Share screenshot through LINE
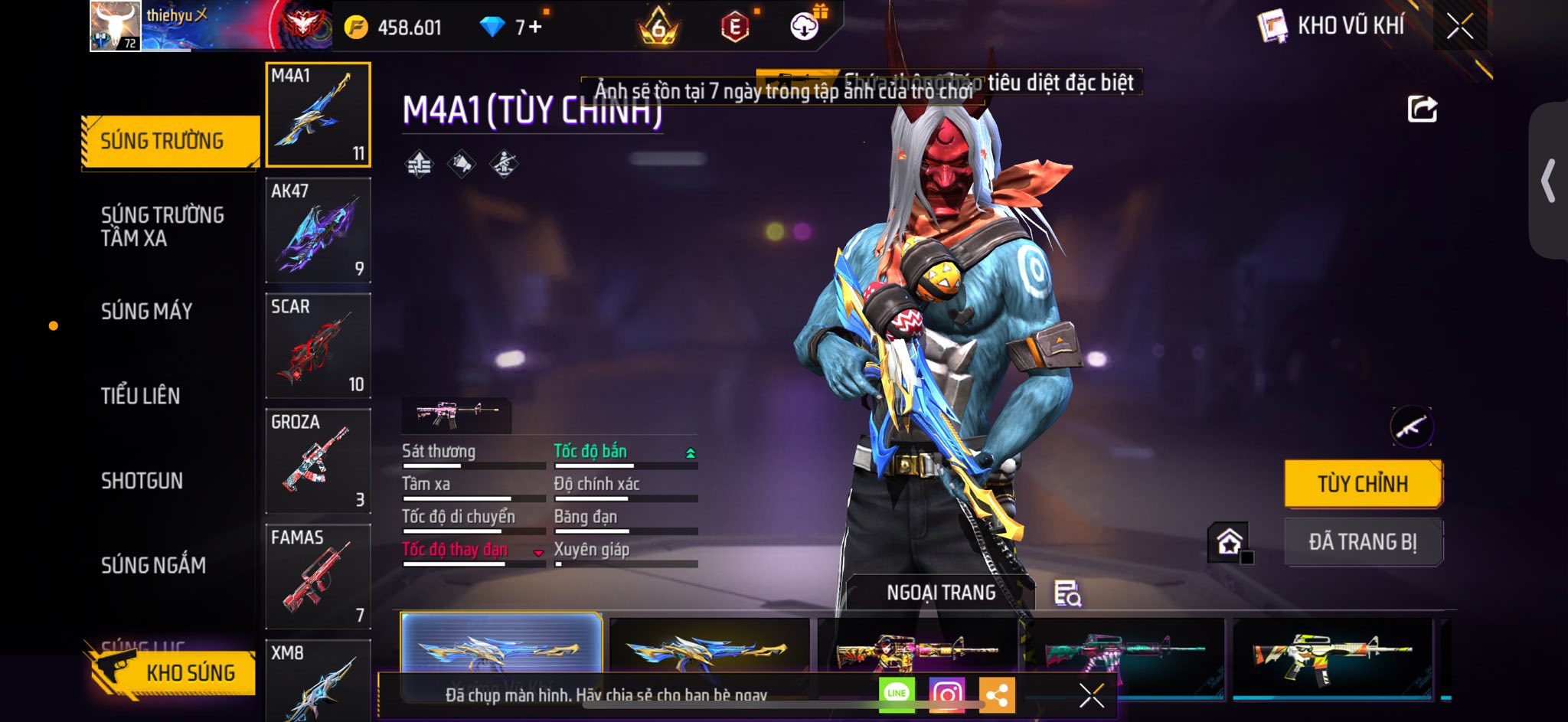 point(897,694)
